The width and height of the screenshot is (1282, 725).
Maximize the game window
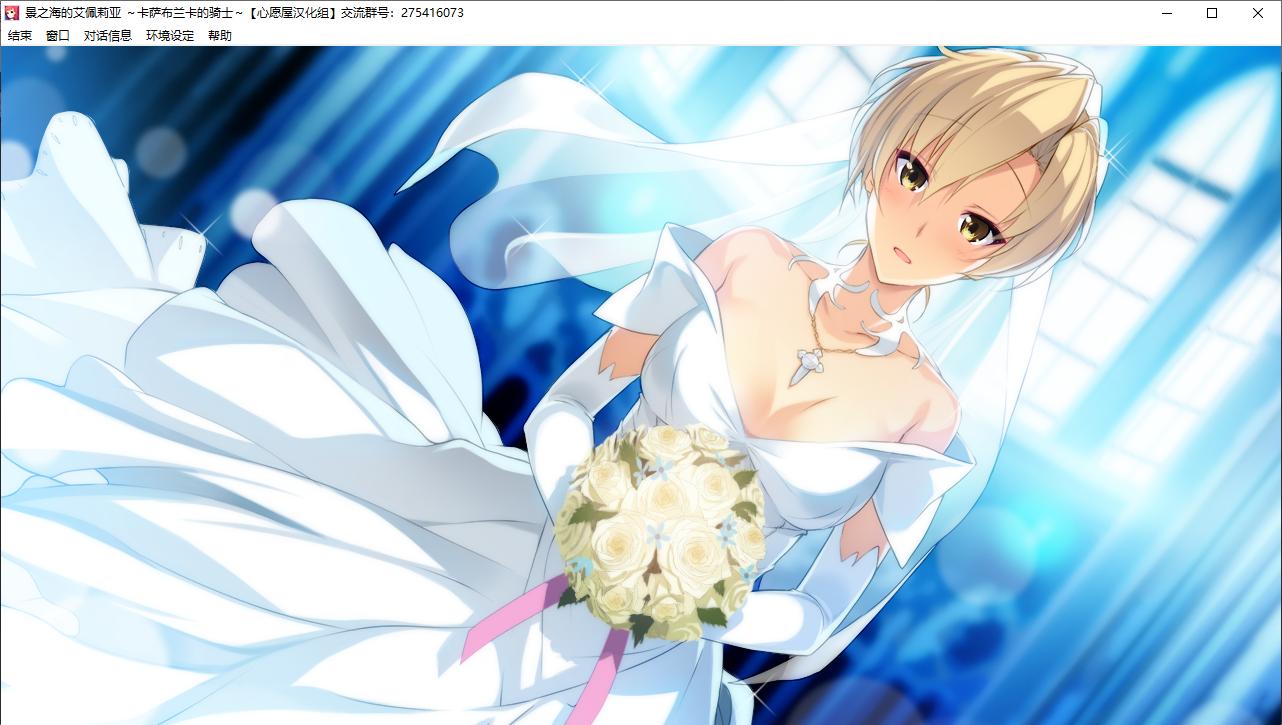(1211, 13)
